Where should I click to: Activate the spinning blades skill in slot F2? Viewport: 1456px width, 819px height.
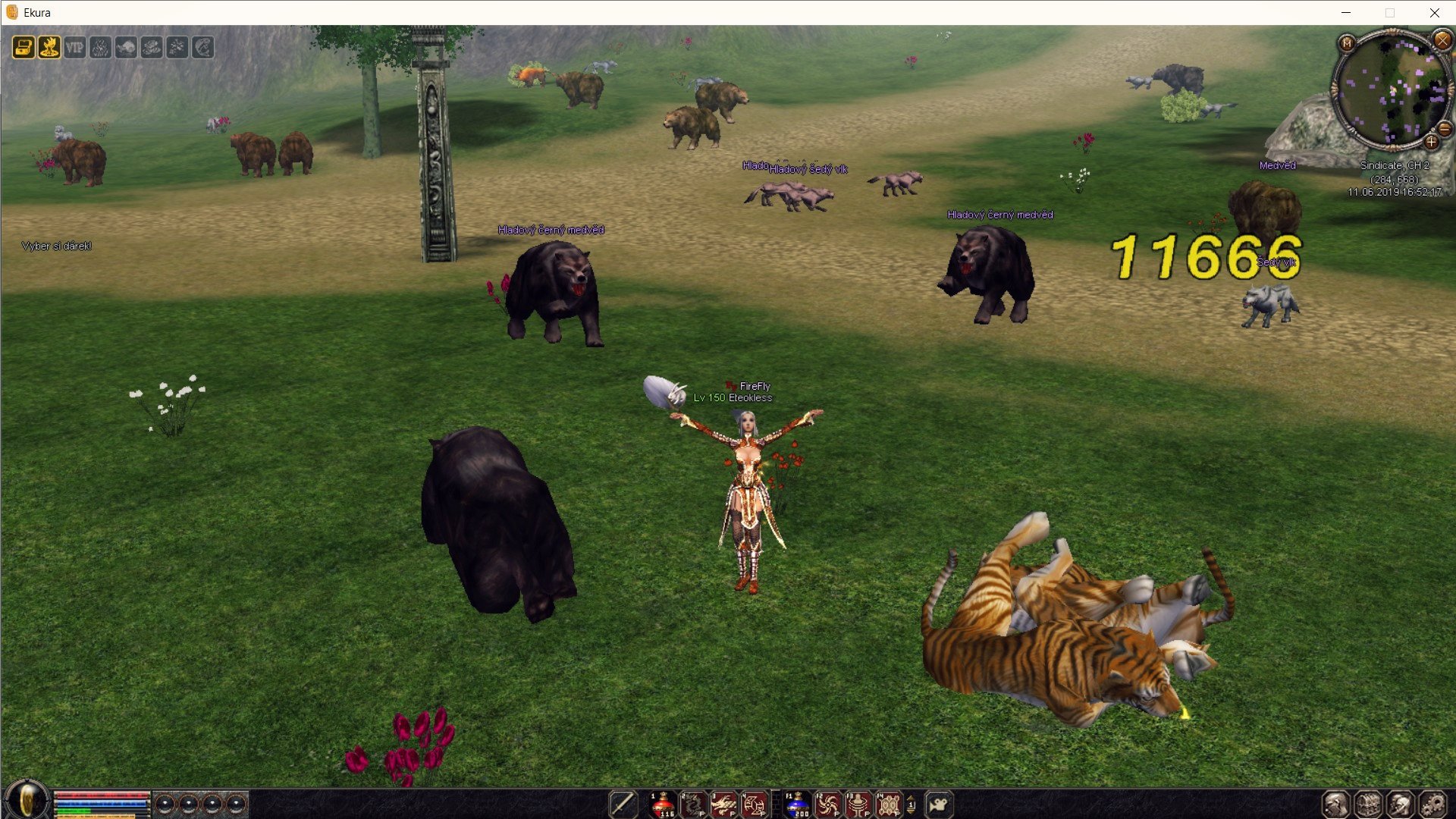pos(827,804)
